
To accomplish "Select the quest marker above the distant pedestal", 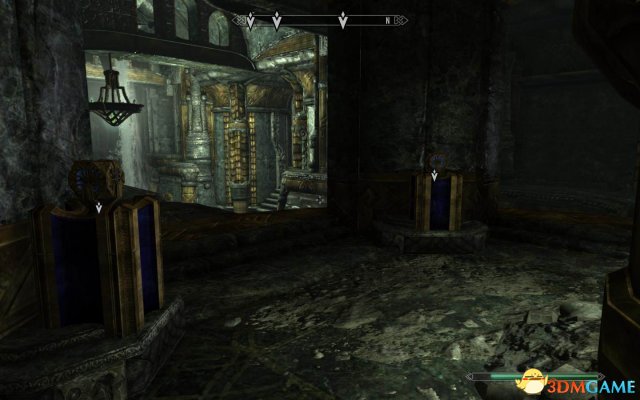I will point(434,177).
